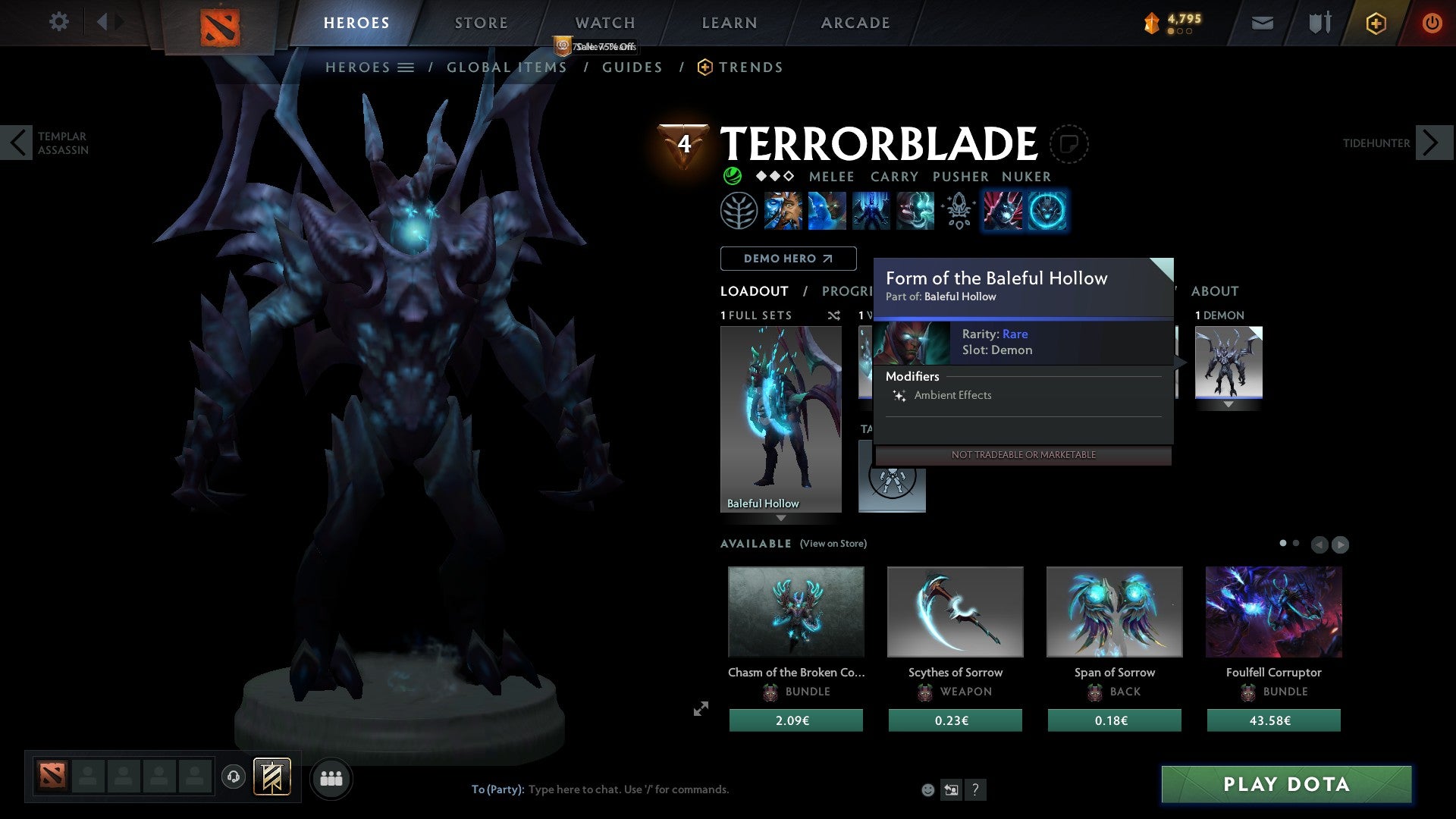The height and width of the screenshot is (819, 1456).
Task: Open the ABOUT tab
Action: coord(1215,290)
